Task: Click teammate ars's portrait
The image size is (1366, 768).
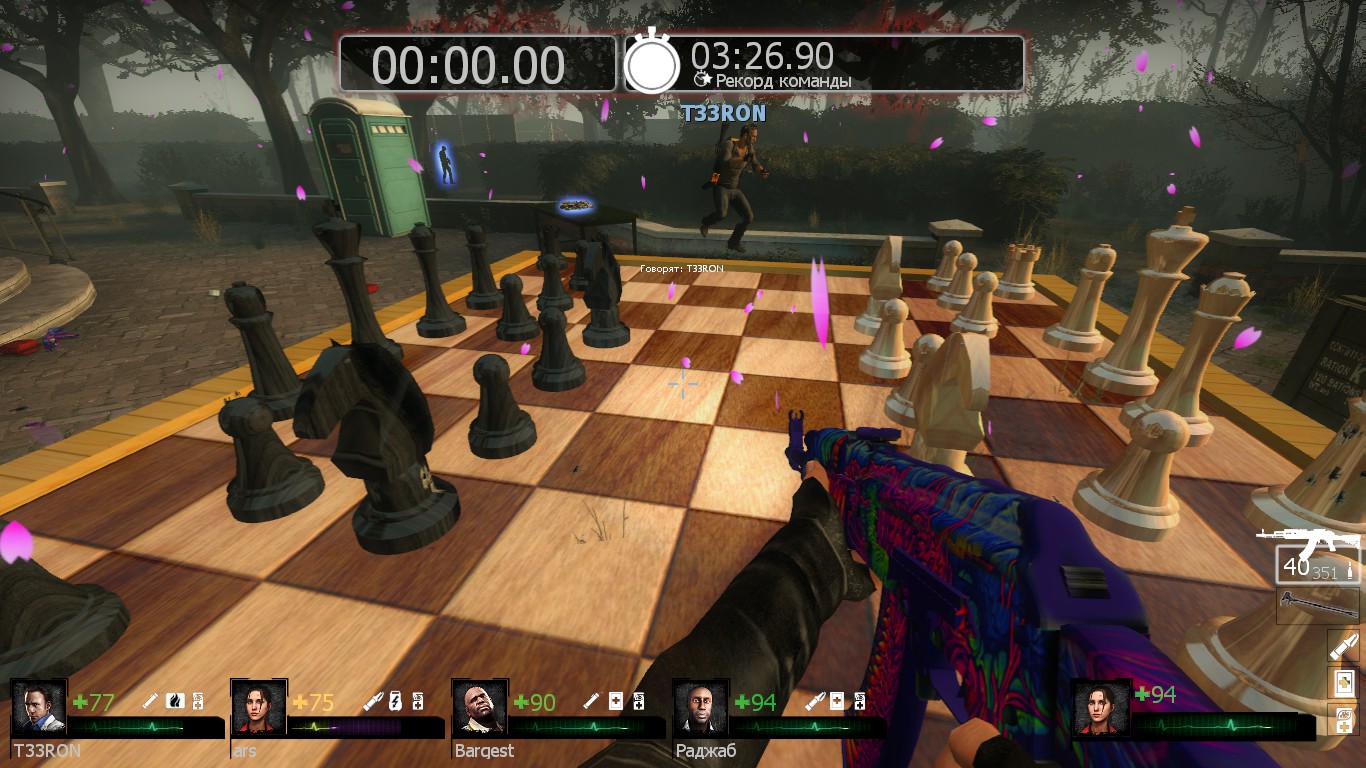Action: click(x=258, y=708)
